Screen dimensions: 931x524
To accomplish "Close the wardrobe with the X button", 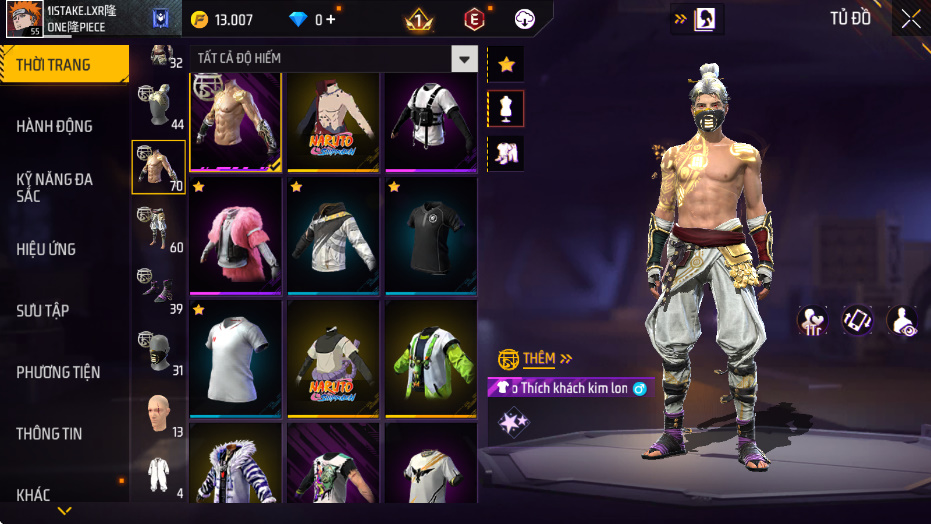I will tap(911, 19).
